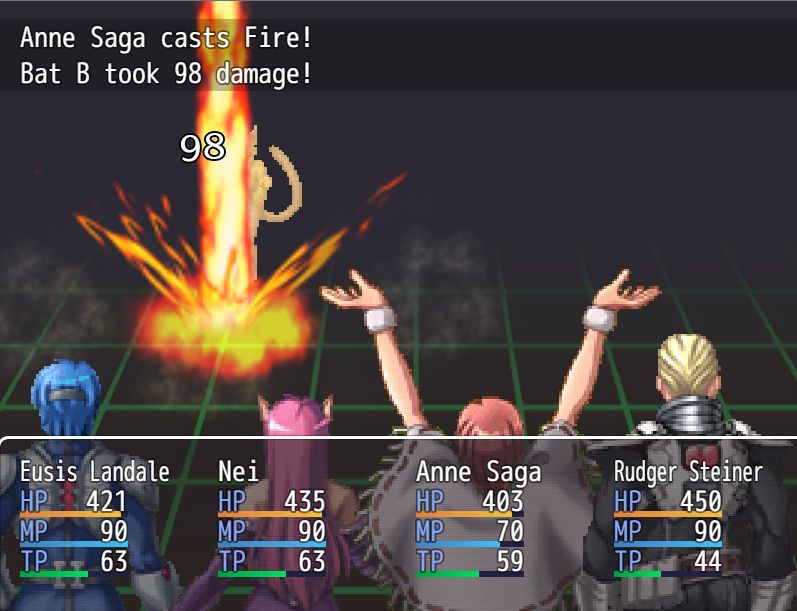
Task: Choose Nei in the party status list
Action: (271, 516)
